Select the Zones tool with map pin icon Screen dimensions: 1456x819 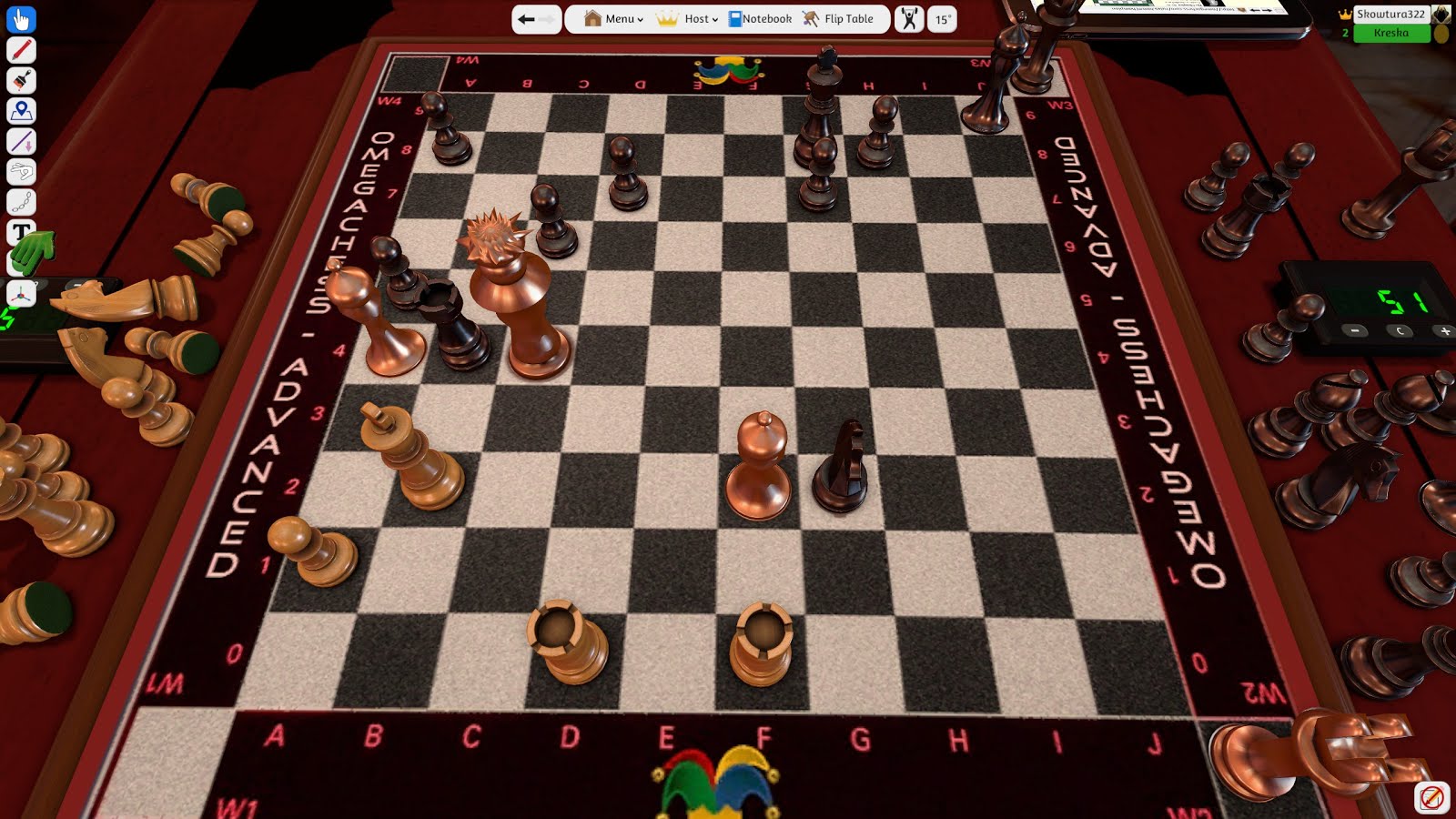pyautogui.click(x=19, y=110)
